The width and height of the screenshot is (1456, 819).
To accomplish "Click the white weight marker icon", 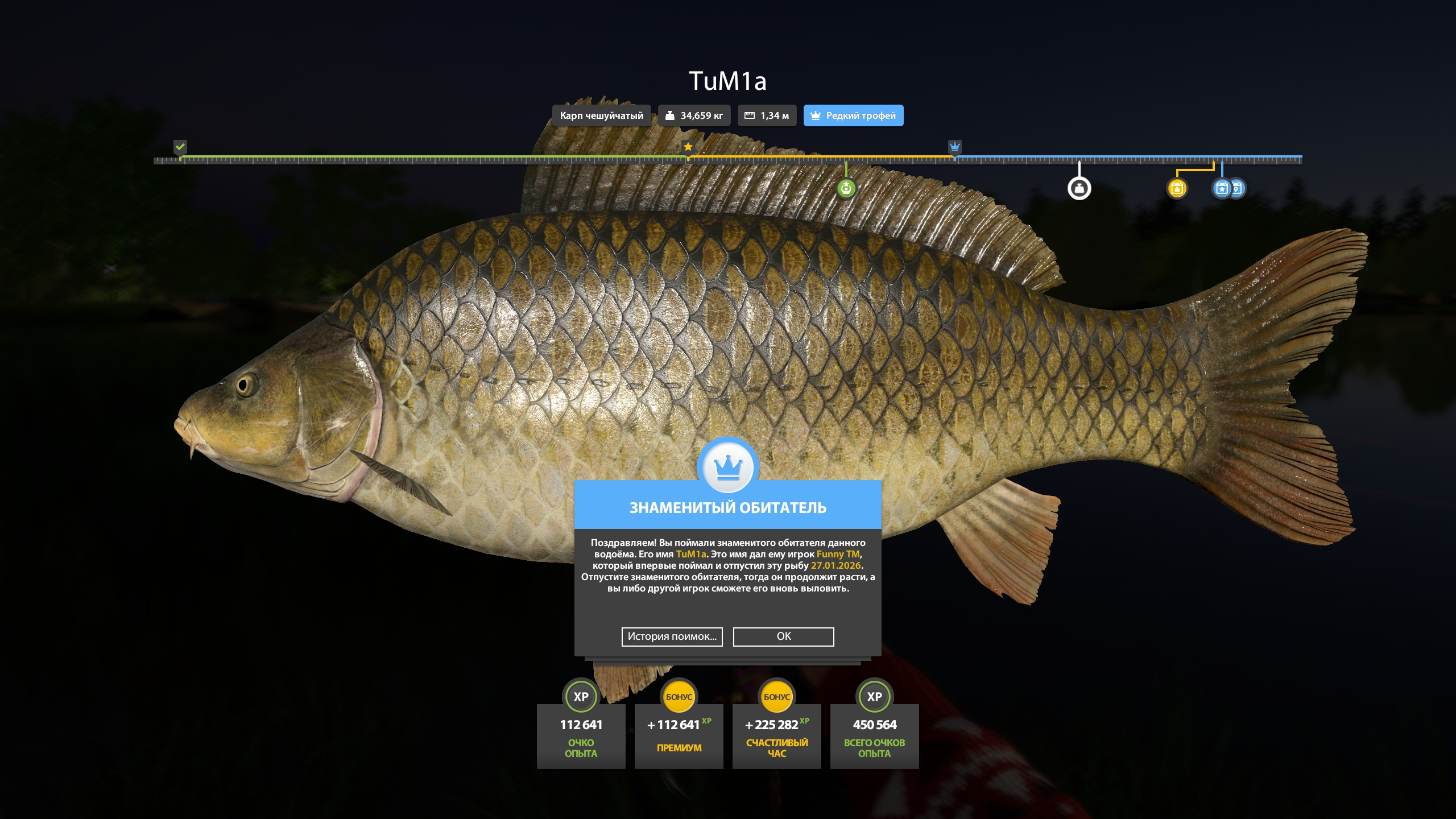I will [x=1079, y=188].
